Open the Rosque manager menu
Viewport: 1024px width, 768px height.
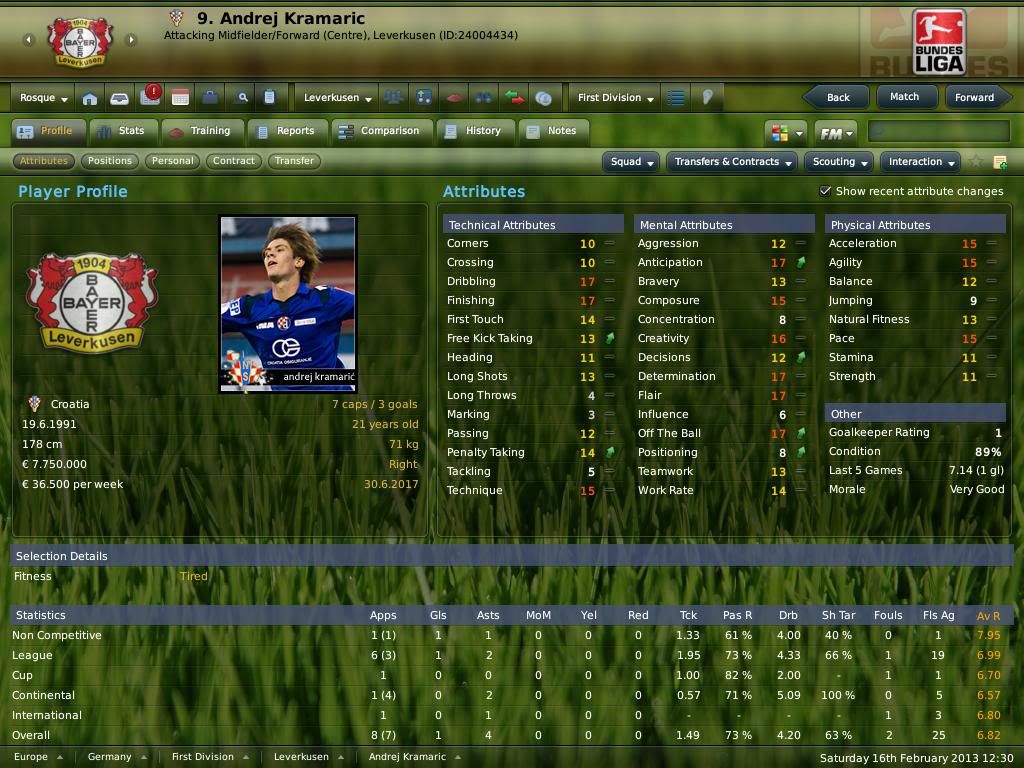pyautogui.click(x=44, y=98)
